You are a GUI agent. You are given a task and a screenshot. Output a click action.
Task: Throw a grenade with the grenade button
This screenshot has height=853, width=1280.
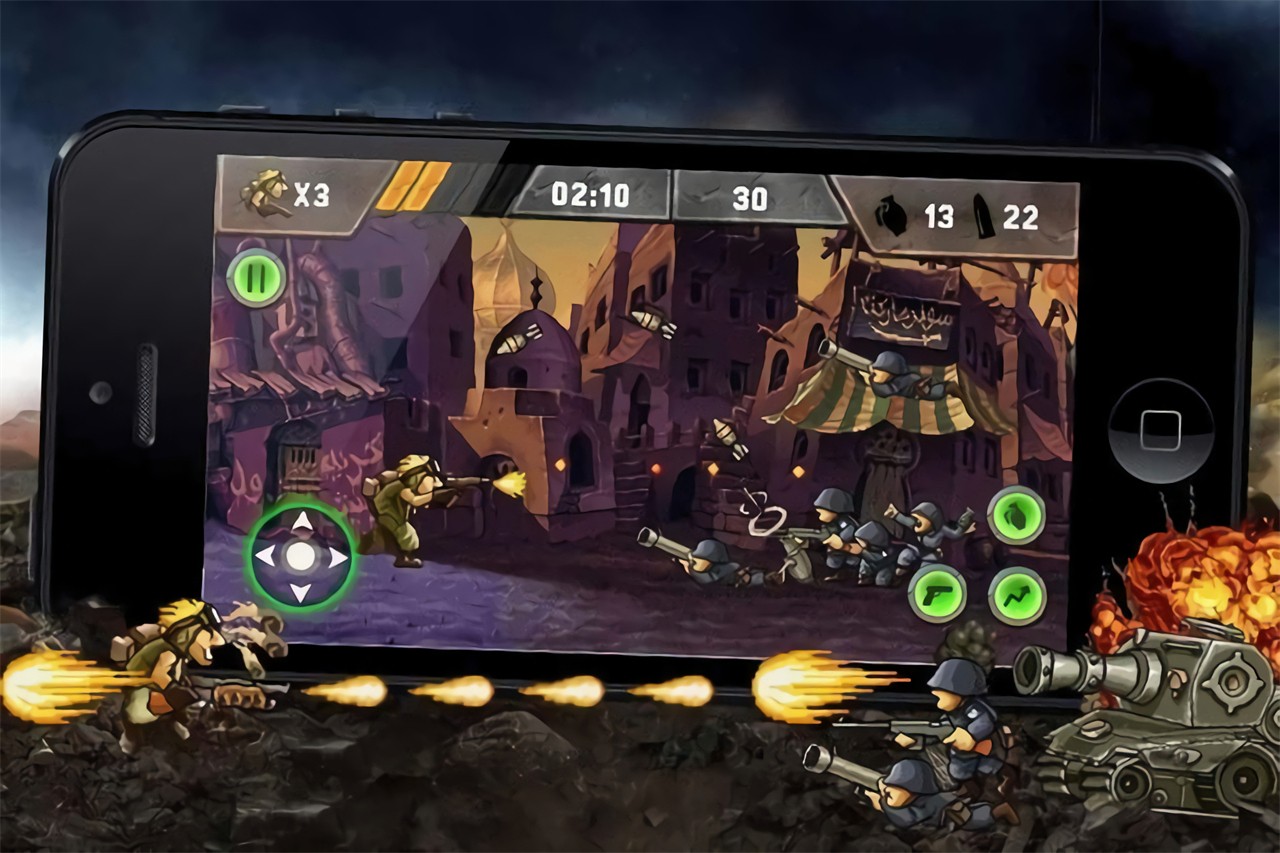[1016, 516]
